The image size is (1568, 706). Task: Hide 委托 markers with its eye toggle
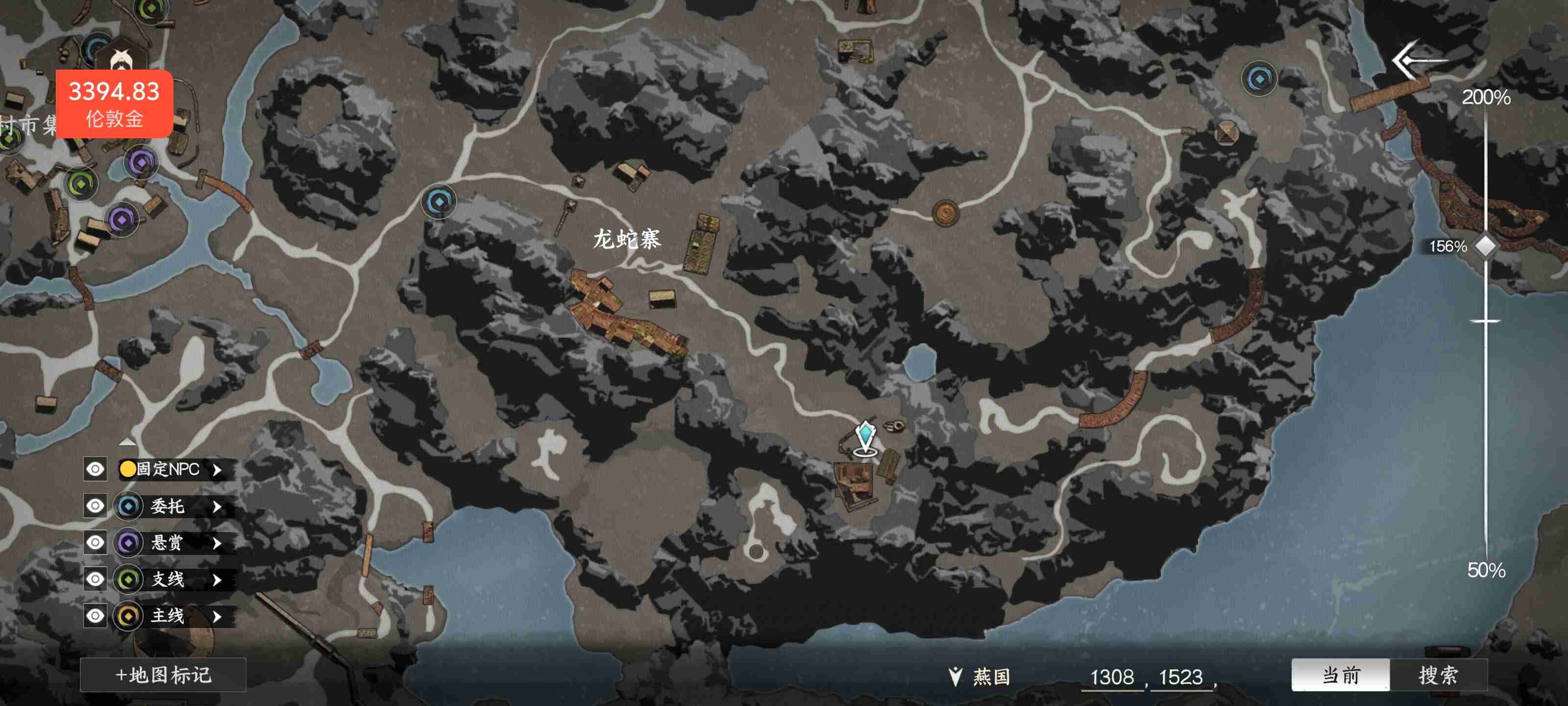[95, 506]
